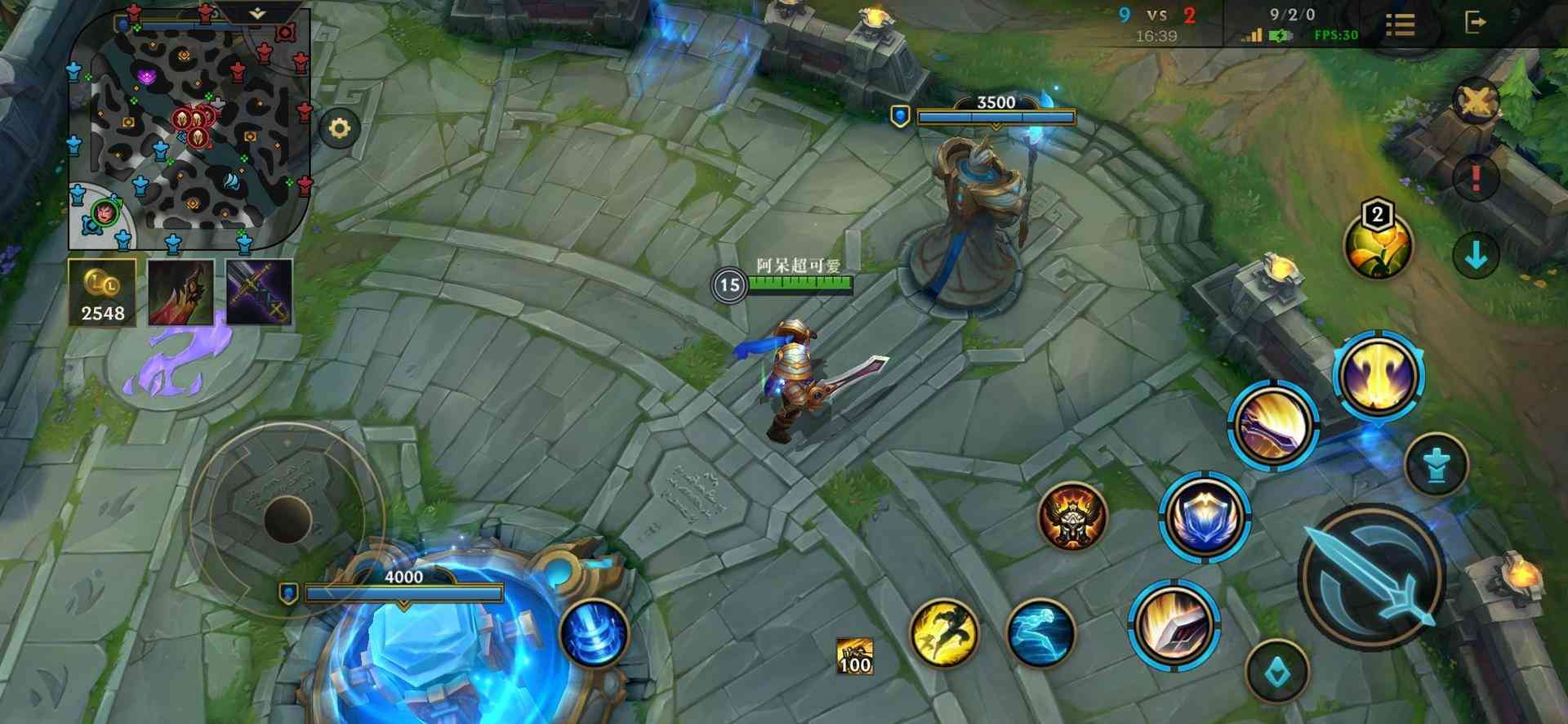Open the shop via the gold counter
Viewport: 1568px width, 724px height.
click(103, 293)
